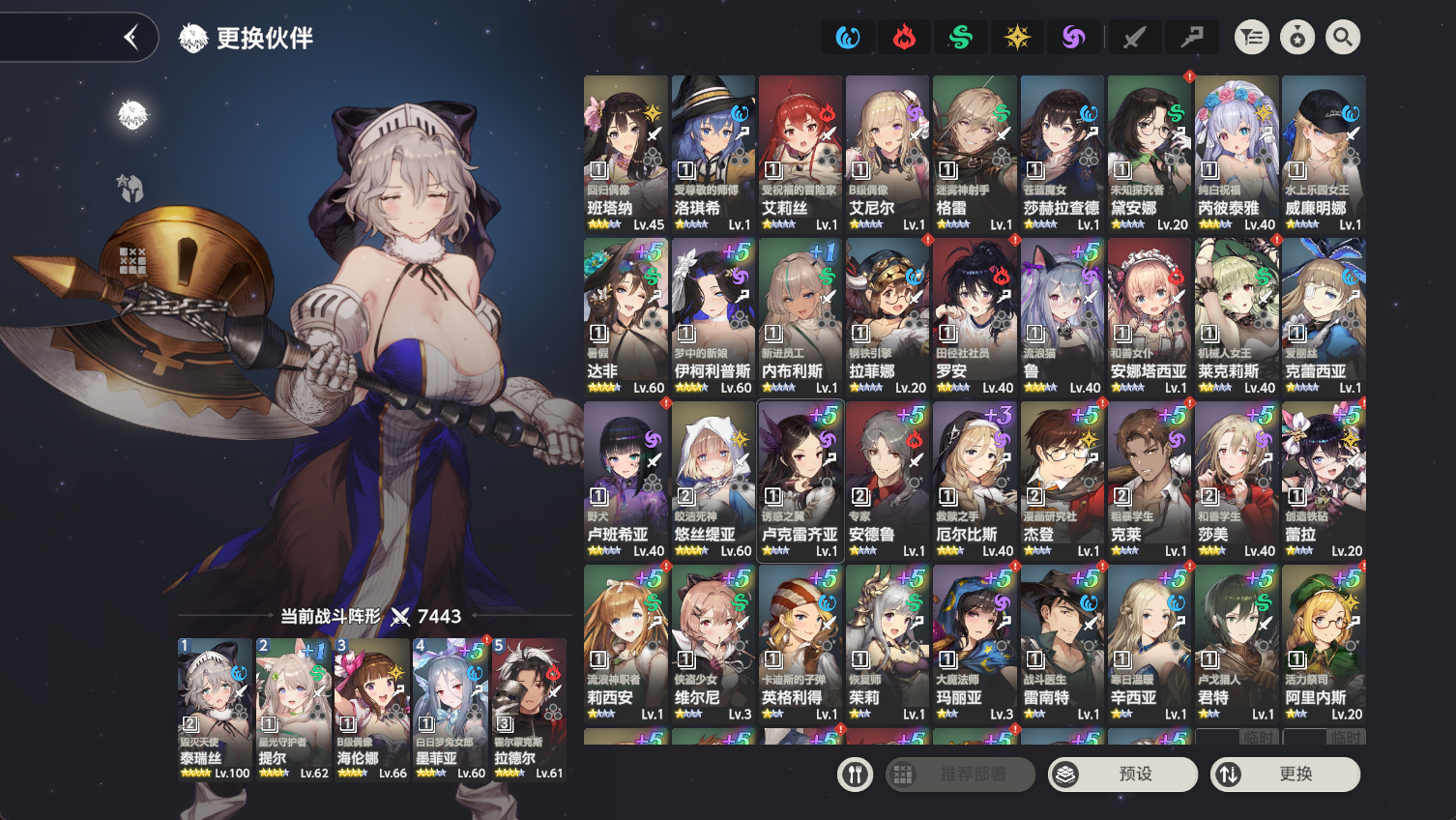The image size is (1456, 820).
Task: Filter companions by yellow light element
Action: point(1017,38)
